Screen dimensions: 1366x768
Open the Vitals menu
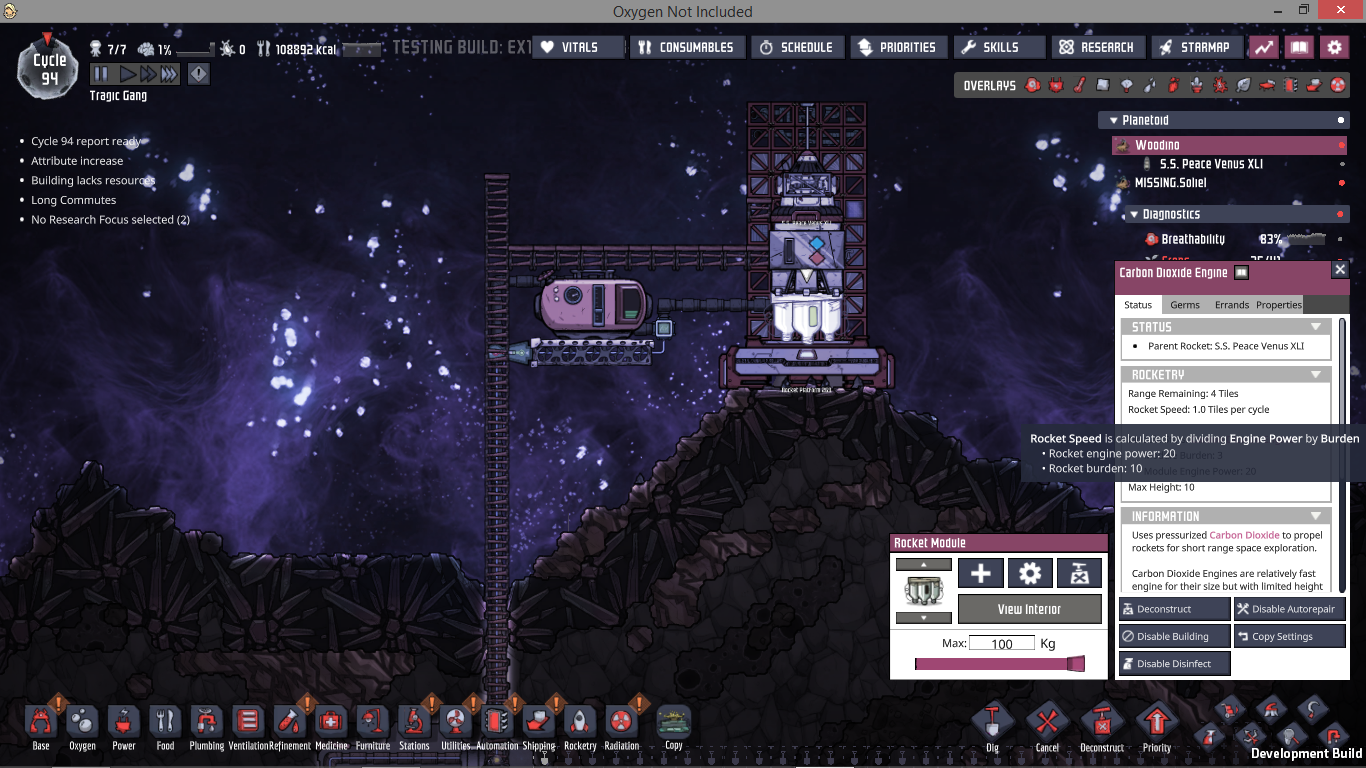click(x=578, y=47)
